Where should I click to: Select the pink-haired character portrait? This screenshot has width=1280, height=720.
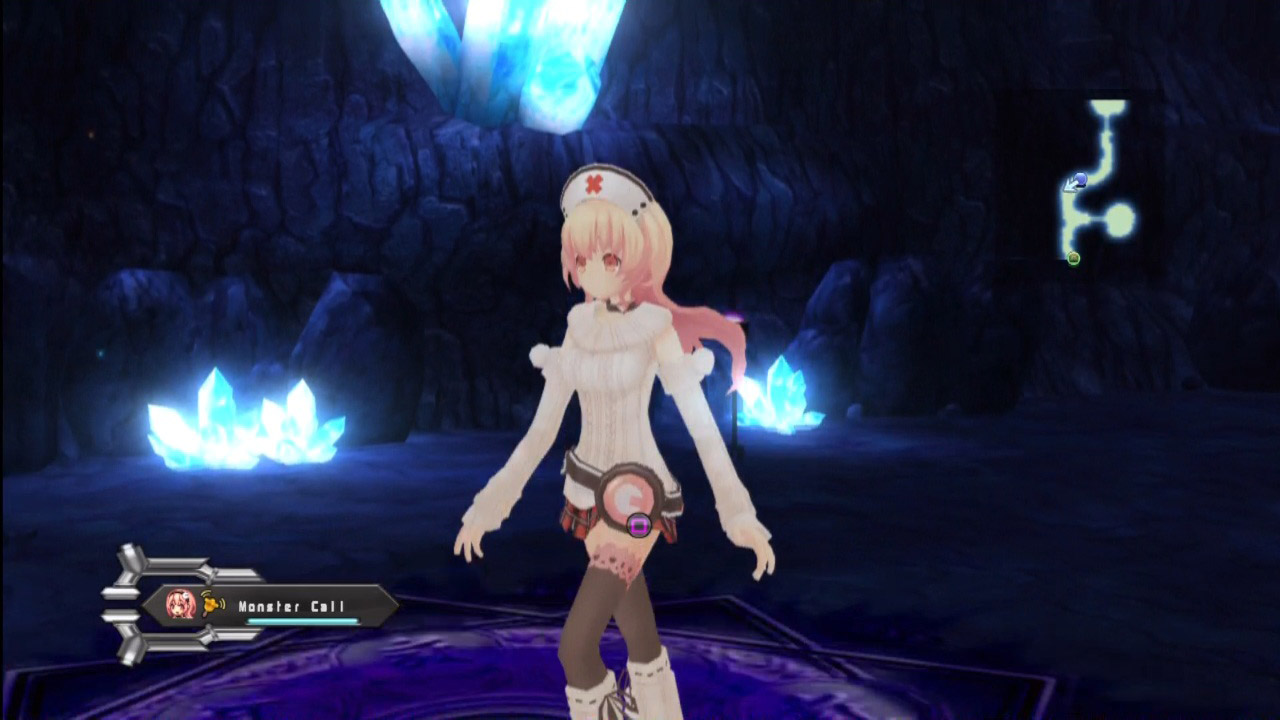181,604
